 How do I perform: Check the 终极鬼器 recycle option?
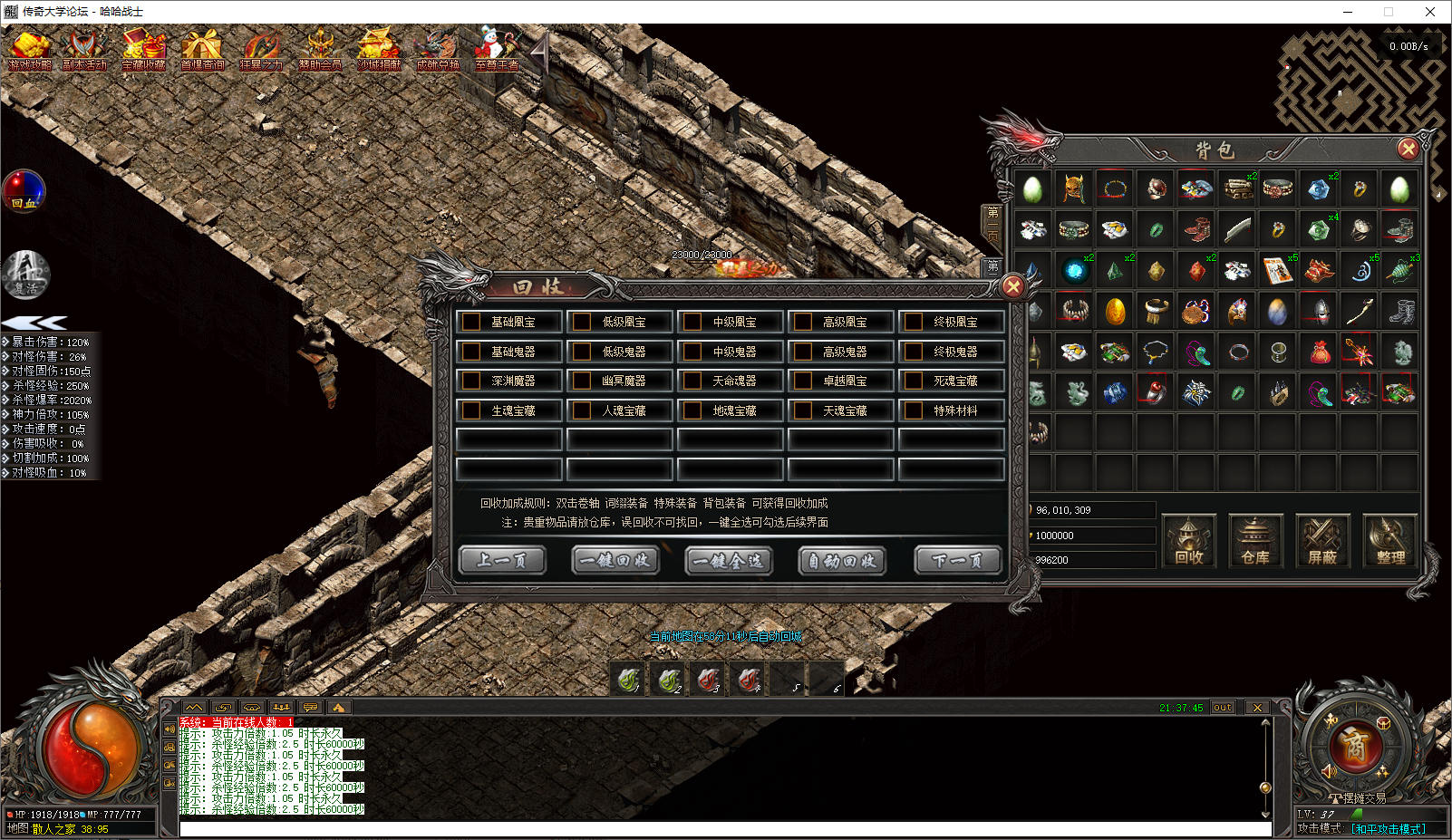[915, 352]
